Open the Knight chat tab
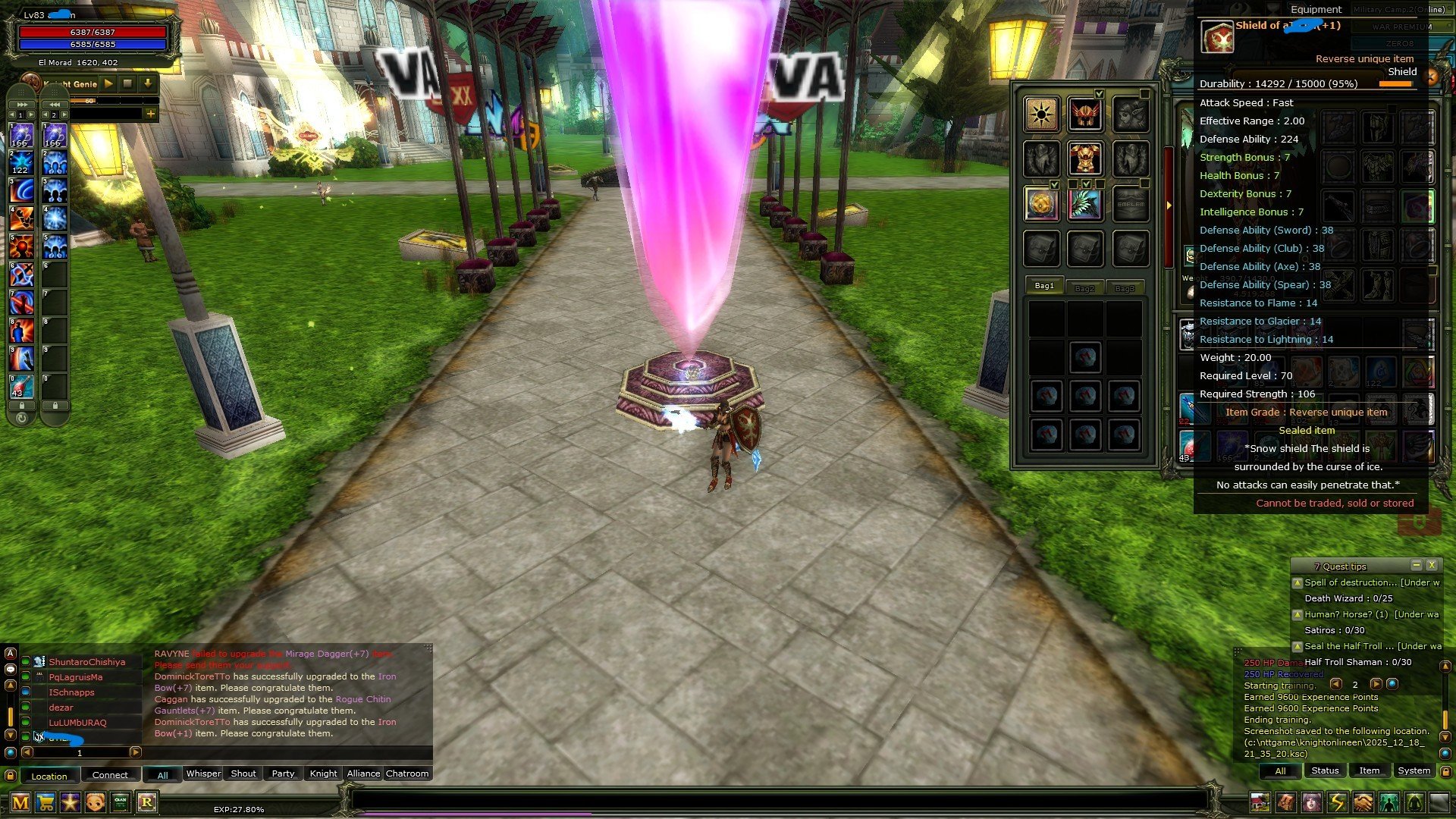The width and height of the screenshot is (1456, 819). coord(322,773)
